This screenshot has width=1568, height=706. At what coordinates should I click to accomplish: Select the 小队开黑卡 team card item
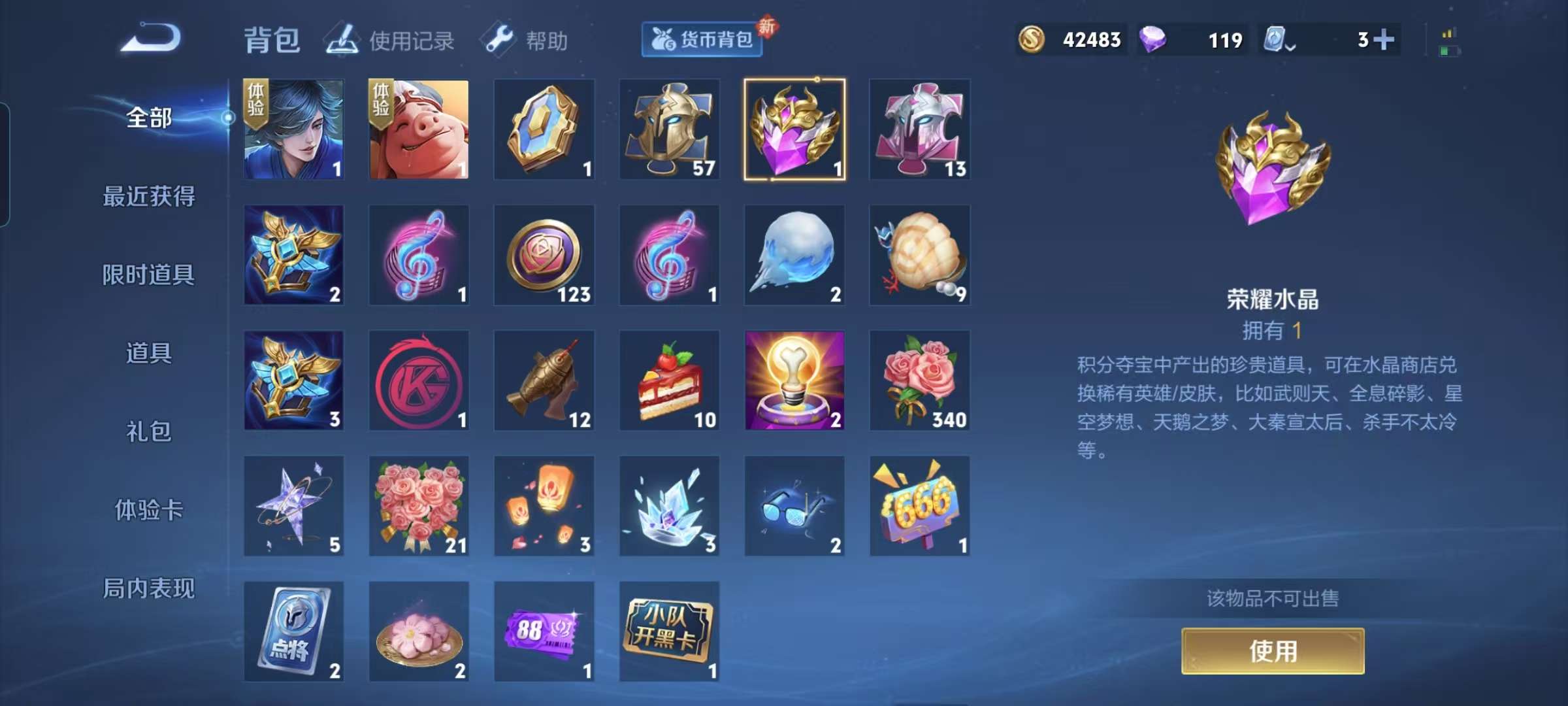(669, 631)
